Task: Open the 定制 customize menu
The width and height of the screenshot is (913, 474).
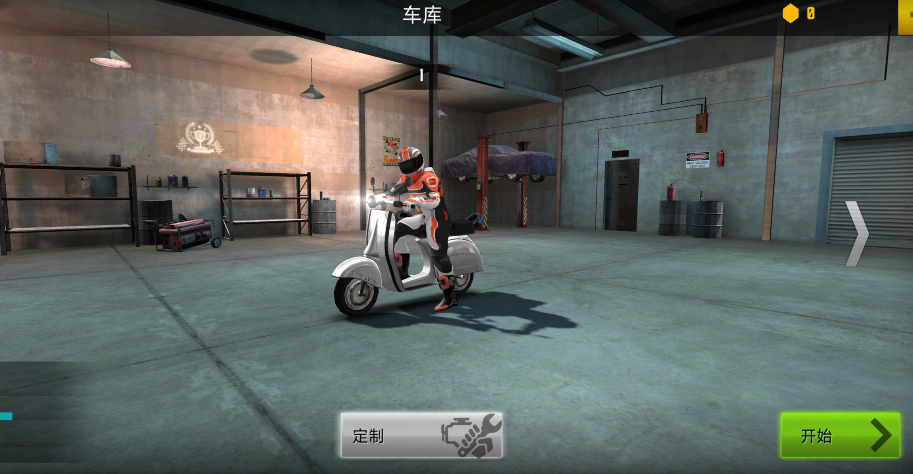Action: [421, 435]
